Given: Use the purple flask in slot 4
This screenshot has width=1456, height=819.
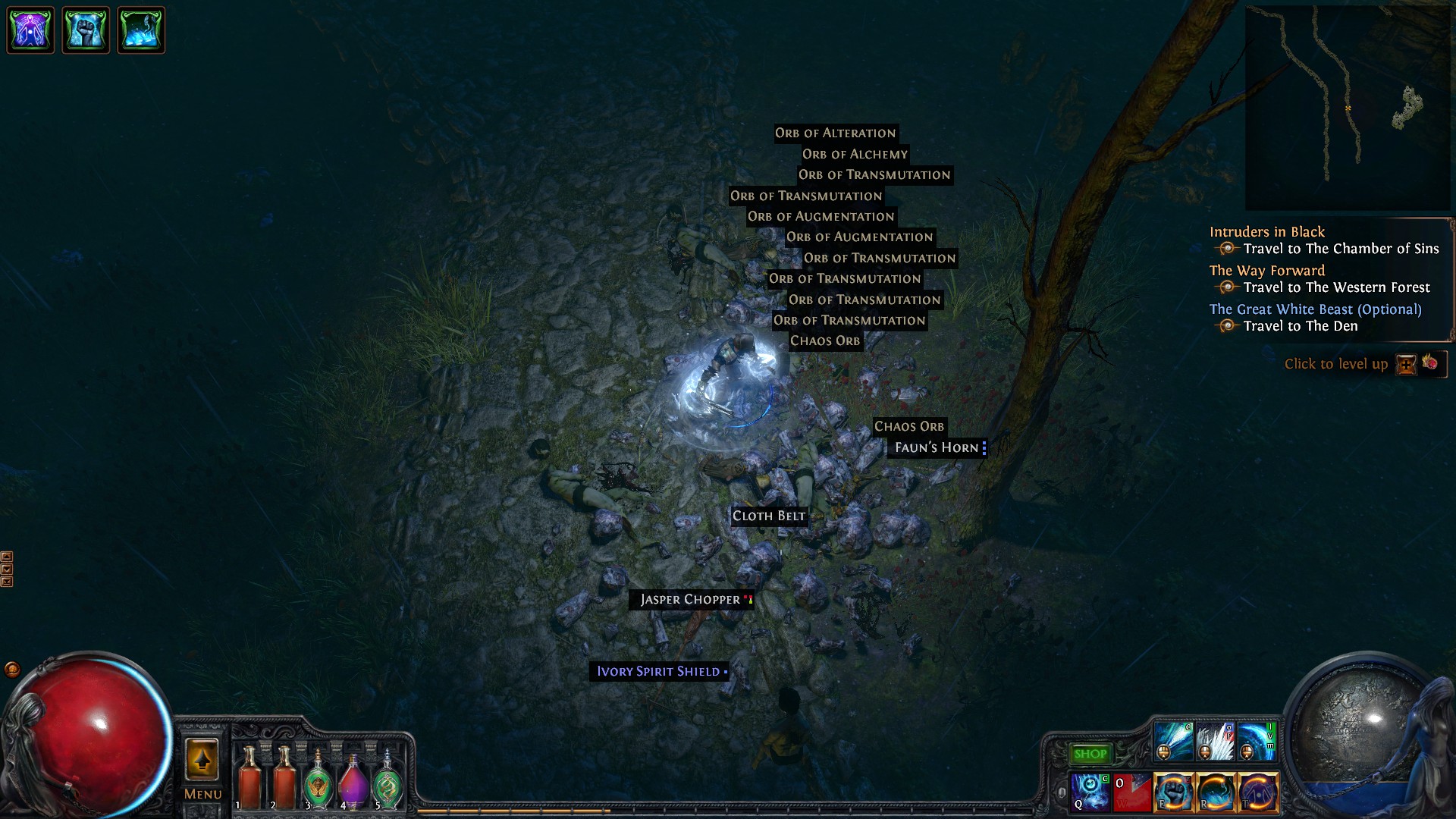Looking at the screenshot, I should tap(353, 781).
